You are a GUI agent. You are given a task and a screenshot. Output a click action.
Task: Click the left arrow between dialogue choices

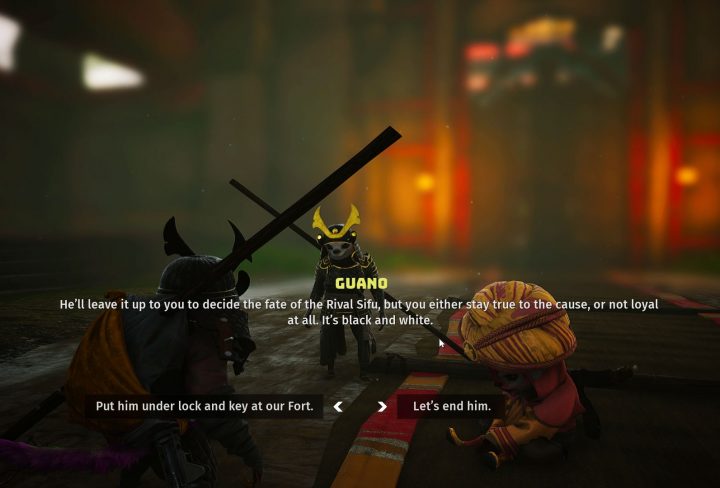click(338, 407)
